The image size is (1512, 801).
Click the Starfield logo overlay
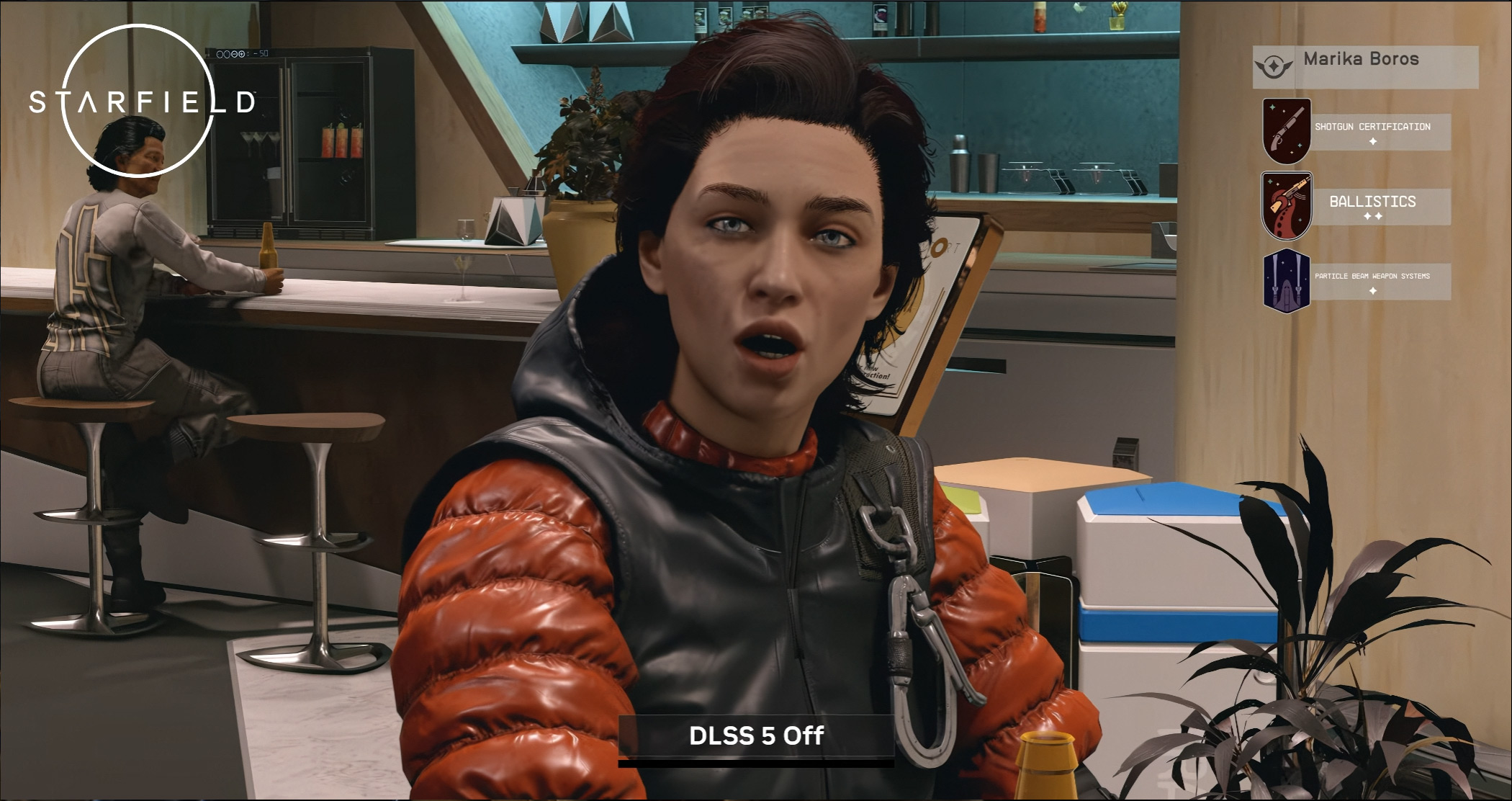pyautogui.click(x=141, y=102)
